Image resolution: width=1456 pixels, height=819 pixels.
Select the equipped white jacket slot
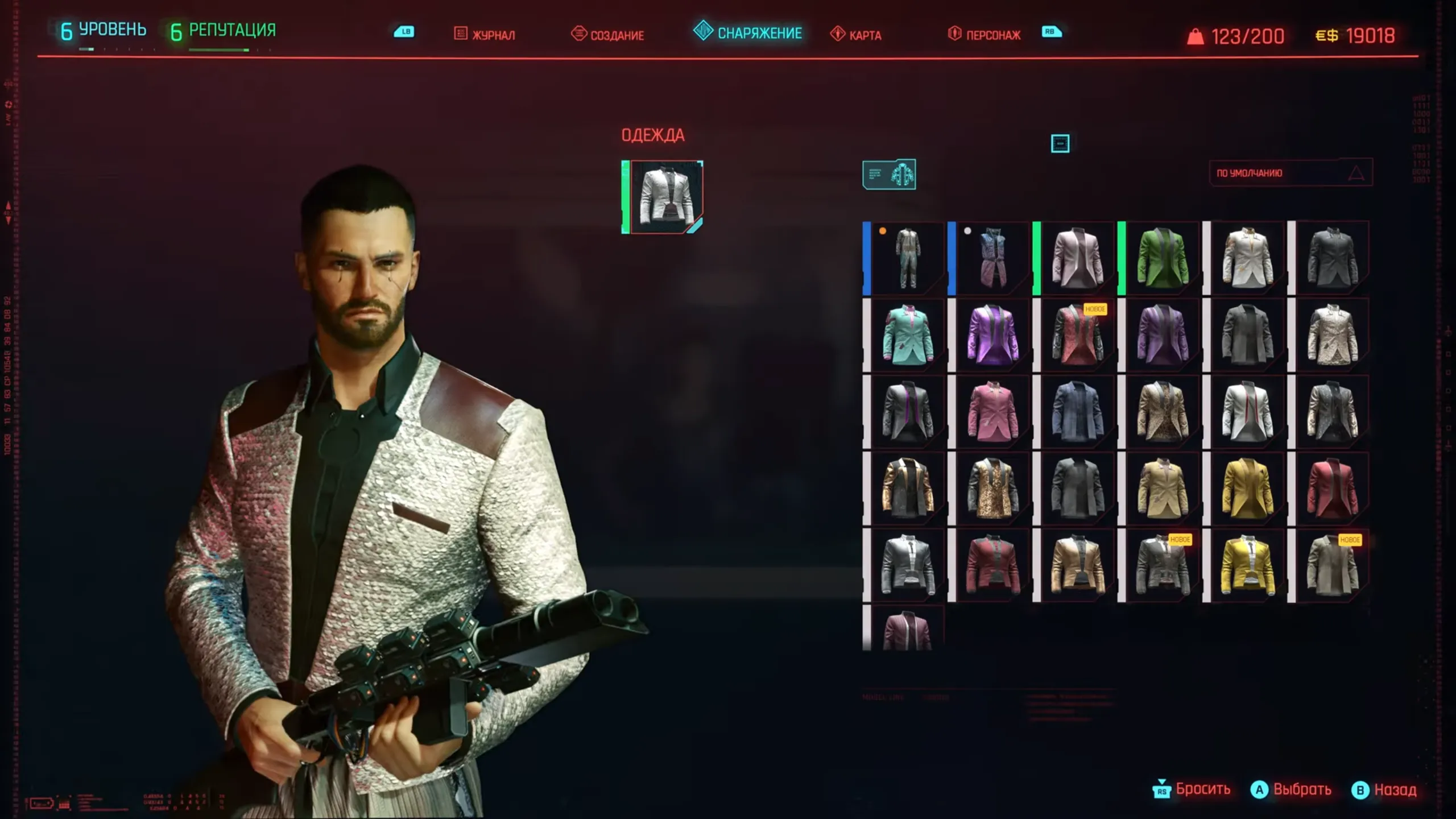coord(664,197)
